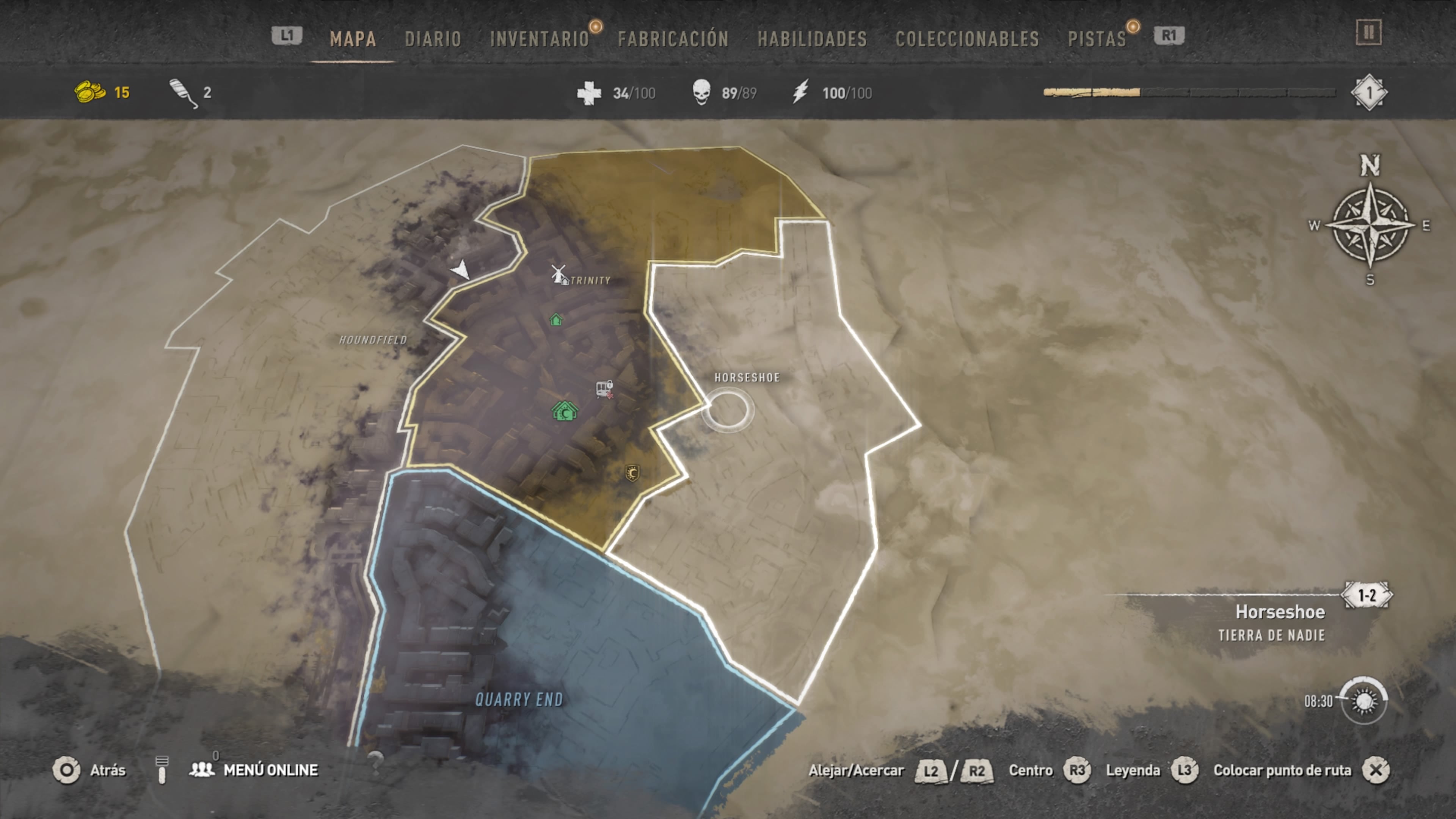Select the Quarry End district label
This screenshot has width=1456, height=819.
(519, 700)
